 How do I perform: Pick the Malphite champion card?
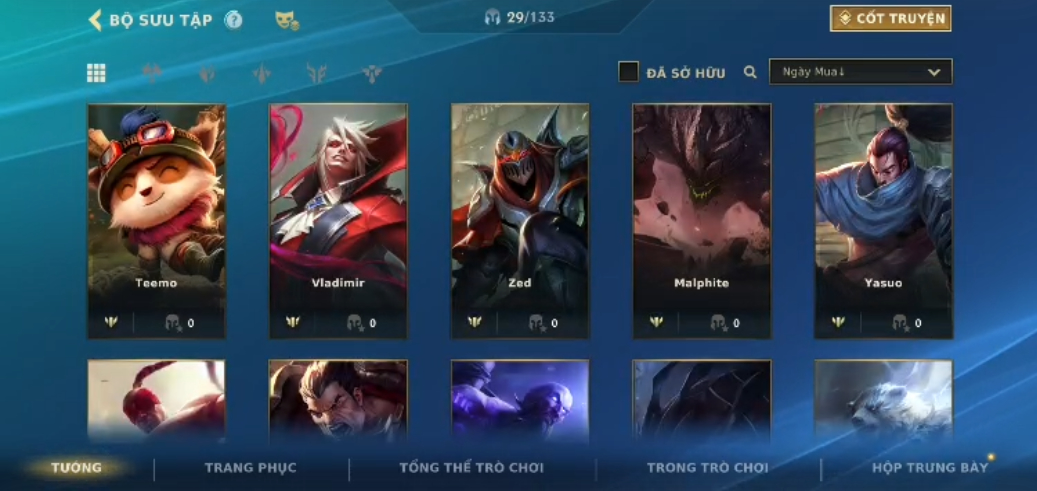point(701,220)
